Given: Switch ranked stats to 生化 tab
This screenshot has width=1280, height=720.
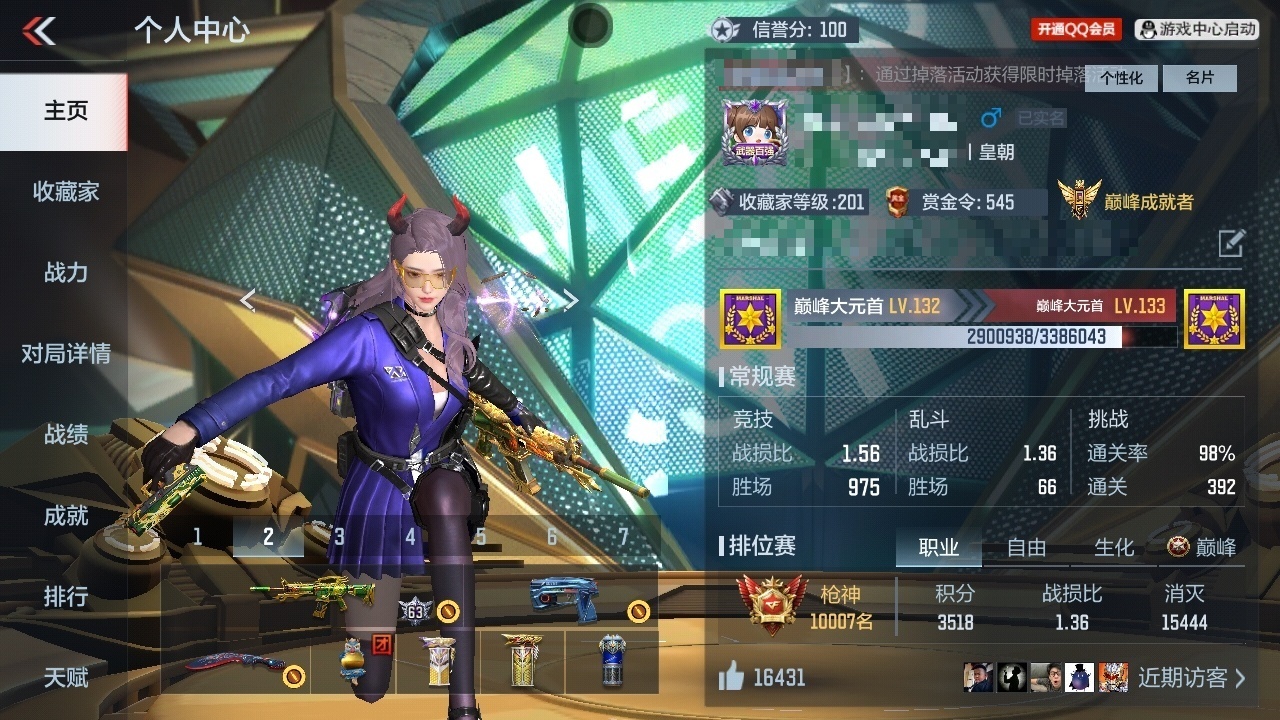Looking at the screenshot, I should pyautogui.click(x=1114, y=547).
